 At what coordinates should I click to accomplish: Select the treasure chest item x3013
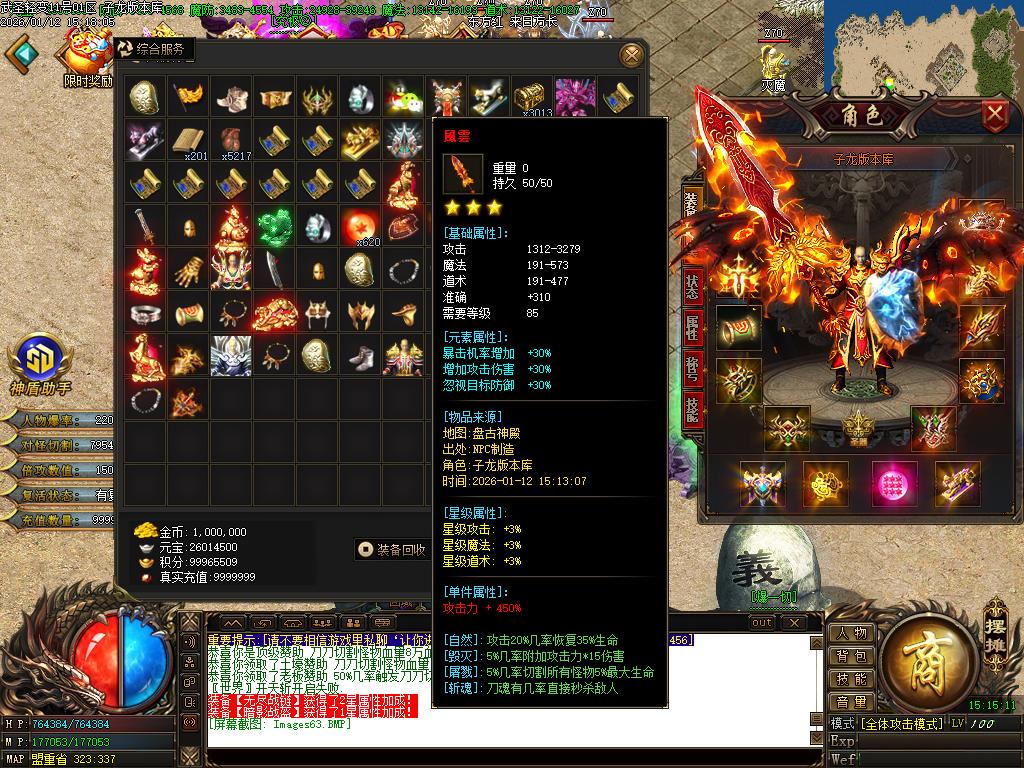[x=532, y=97]
